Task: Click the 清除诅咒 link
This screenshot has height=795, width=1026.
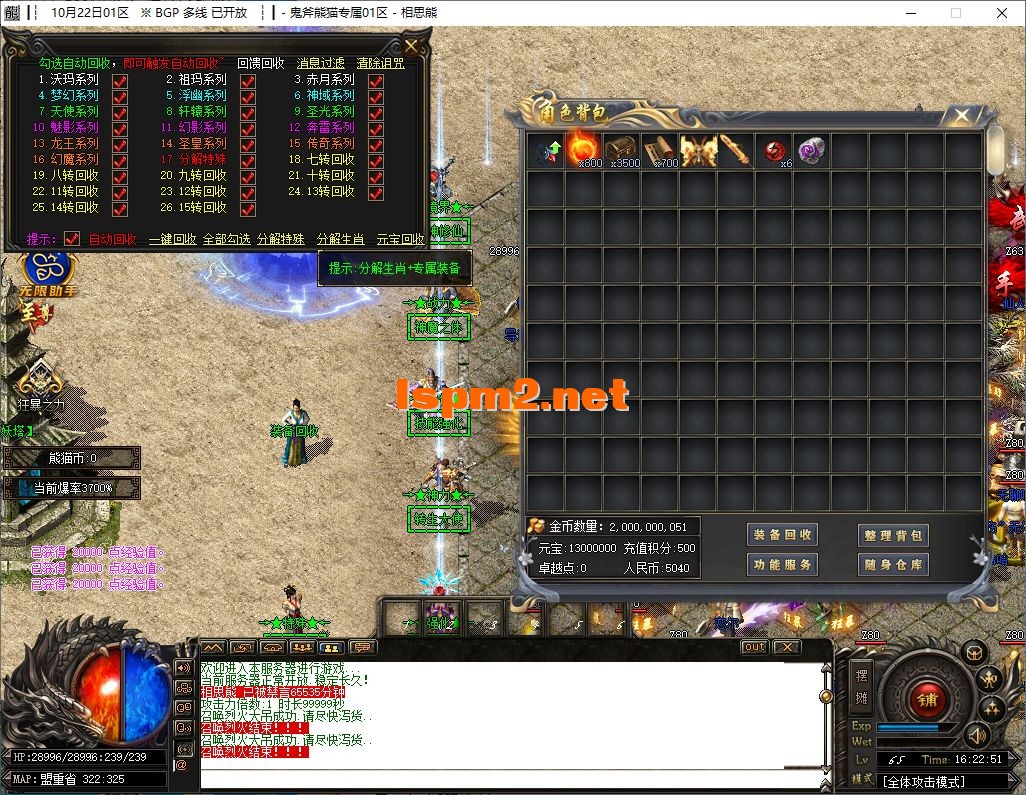Action: tap(381, 63)
